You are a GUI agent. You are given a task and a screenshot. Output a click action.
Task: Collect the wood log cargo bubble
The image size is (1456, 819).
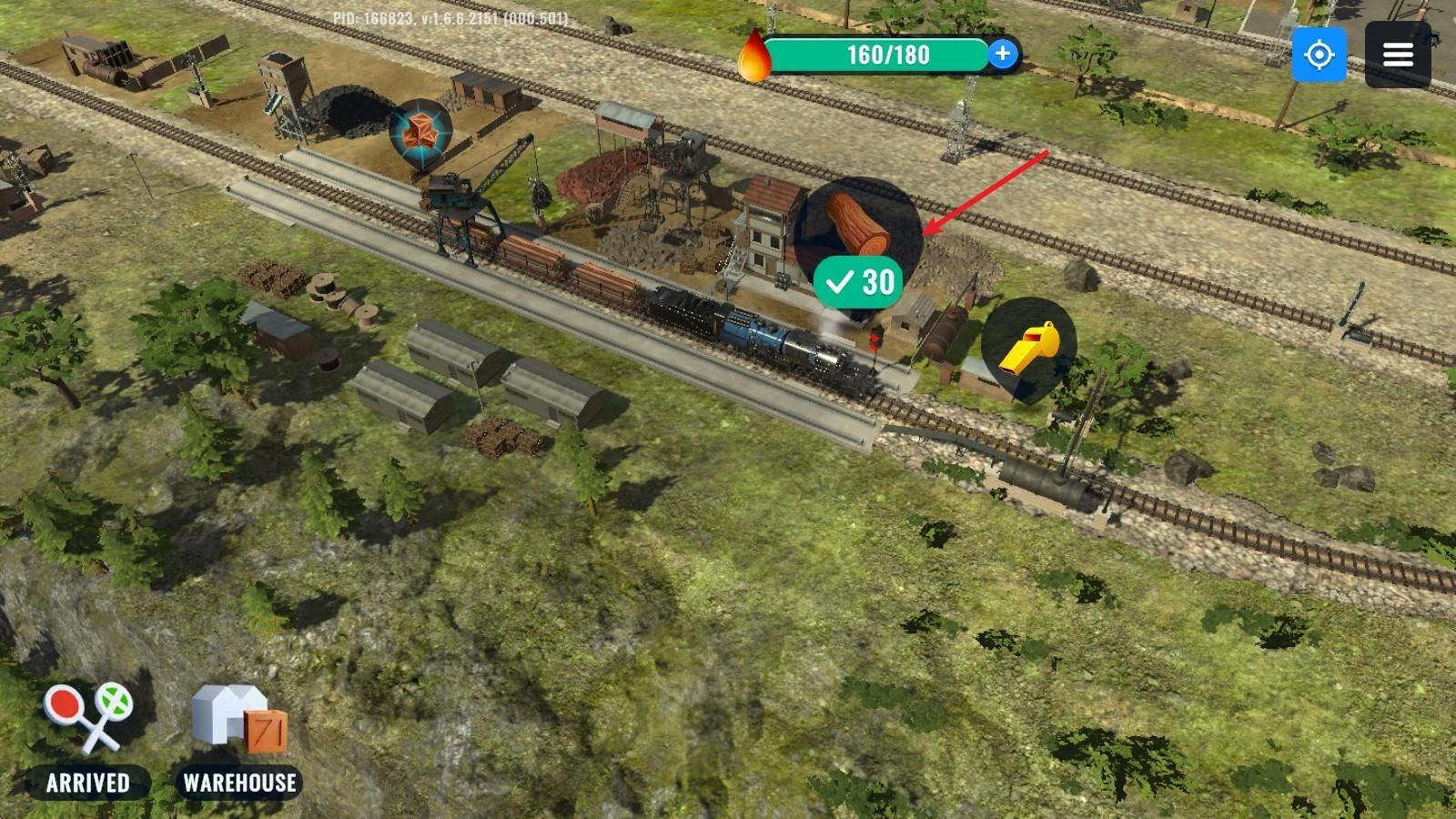click(857, 227)
